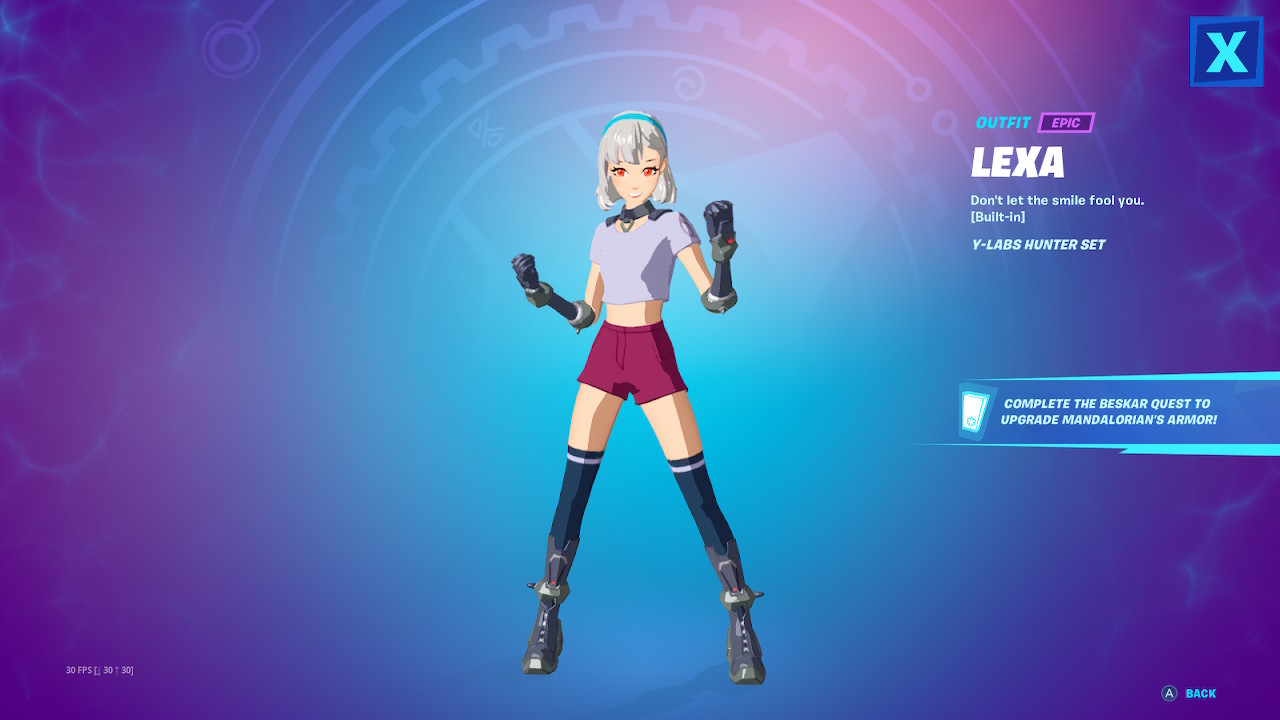Go back using the Back label
Viewport: 1280px width, 720px height.
coord(1200,693)
